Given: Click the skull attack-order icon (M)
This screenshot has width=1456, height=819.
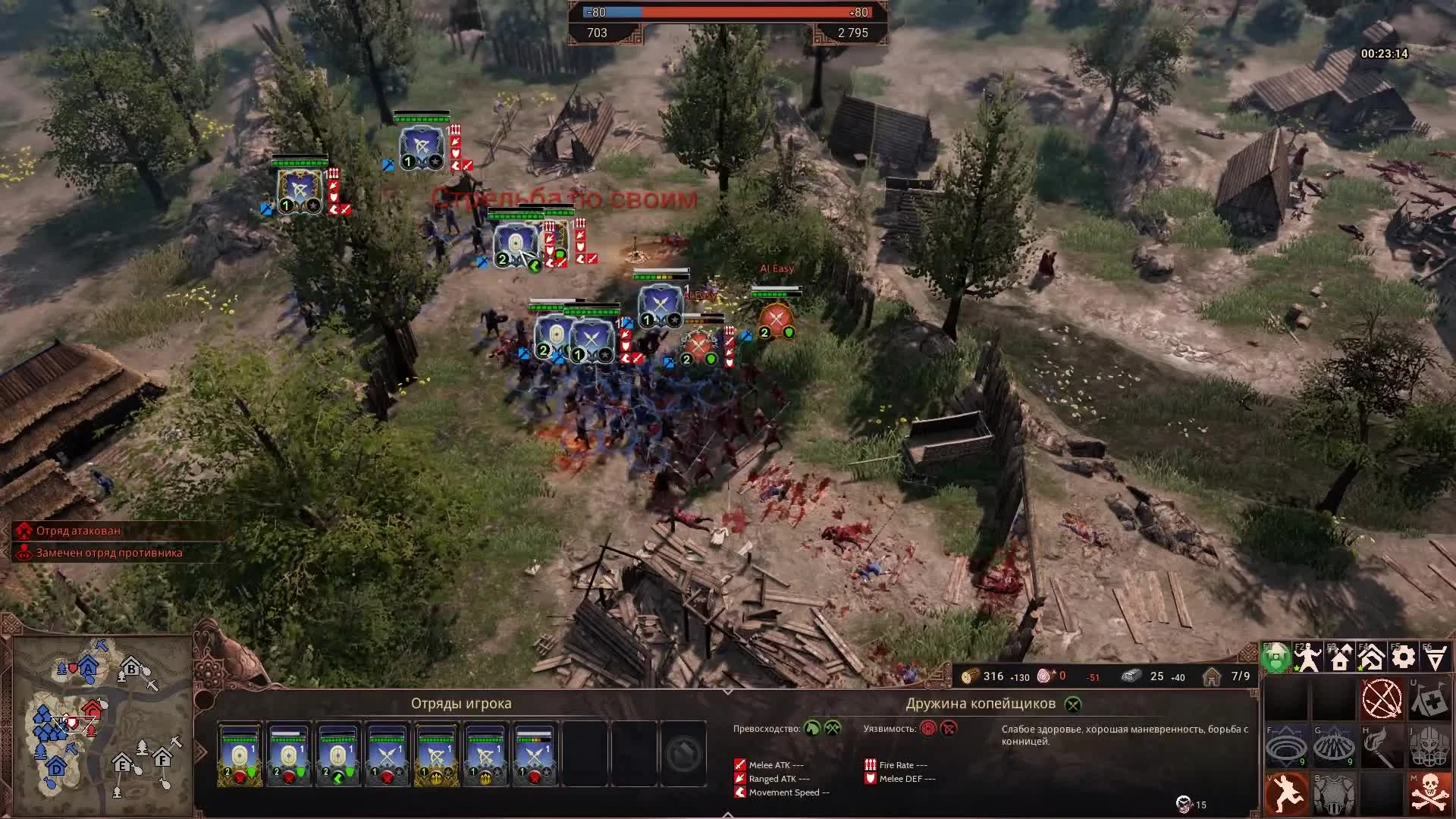Looking at the screenshot, I should [x=1429, y=792].
